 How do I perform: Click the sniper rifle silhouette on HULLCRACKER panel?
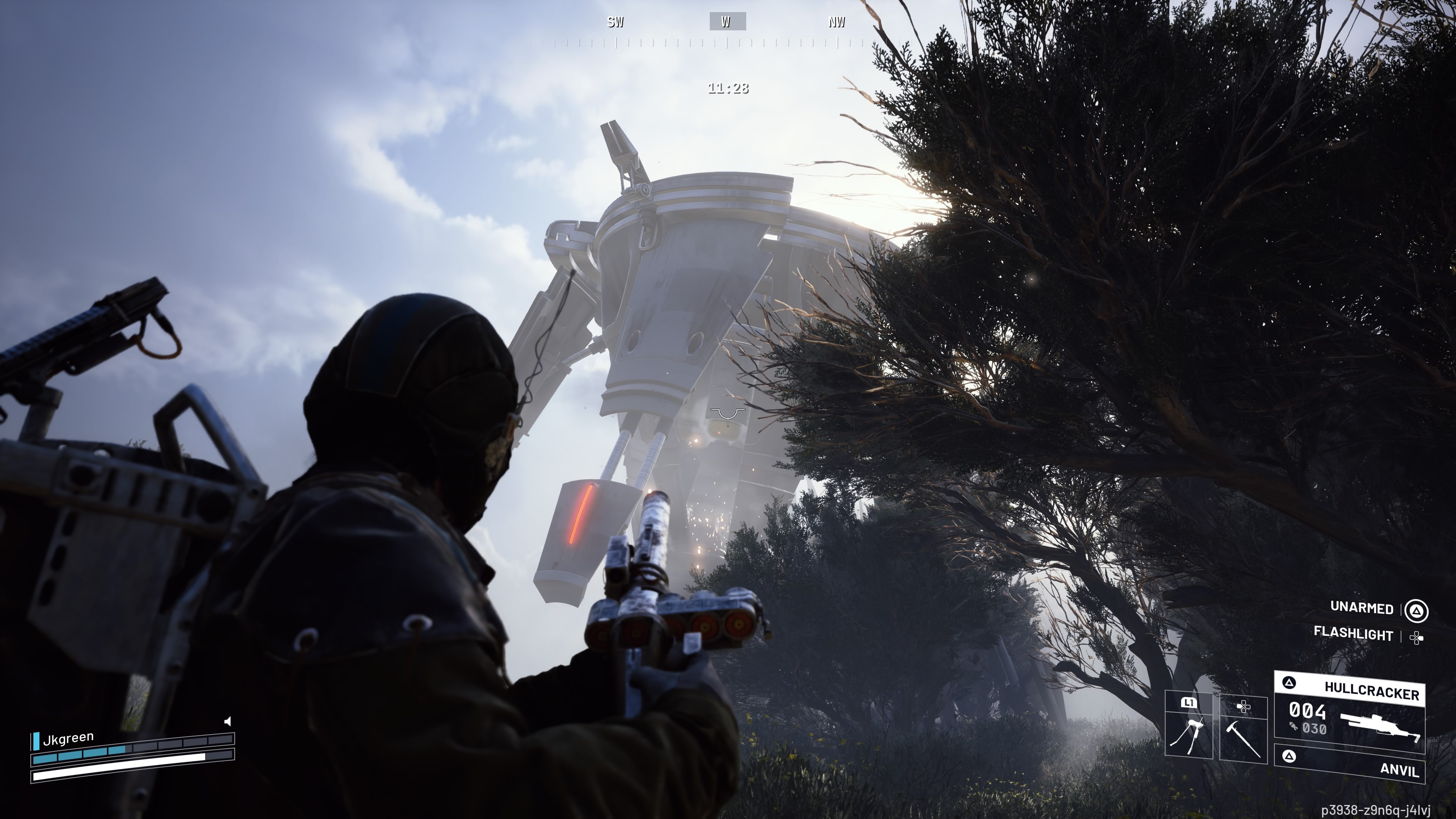pyautogui.click(x=1379, y=726)
